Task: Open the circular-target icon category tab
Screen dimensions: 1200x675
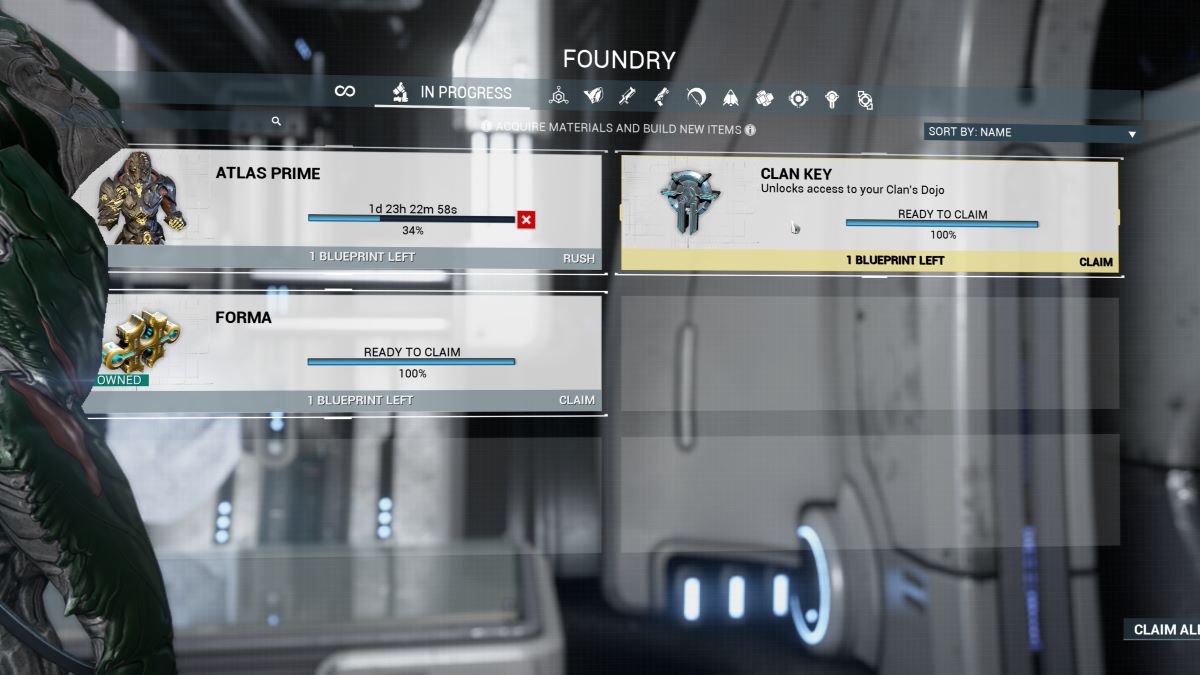Action: click(x=798, y=98)
